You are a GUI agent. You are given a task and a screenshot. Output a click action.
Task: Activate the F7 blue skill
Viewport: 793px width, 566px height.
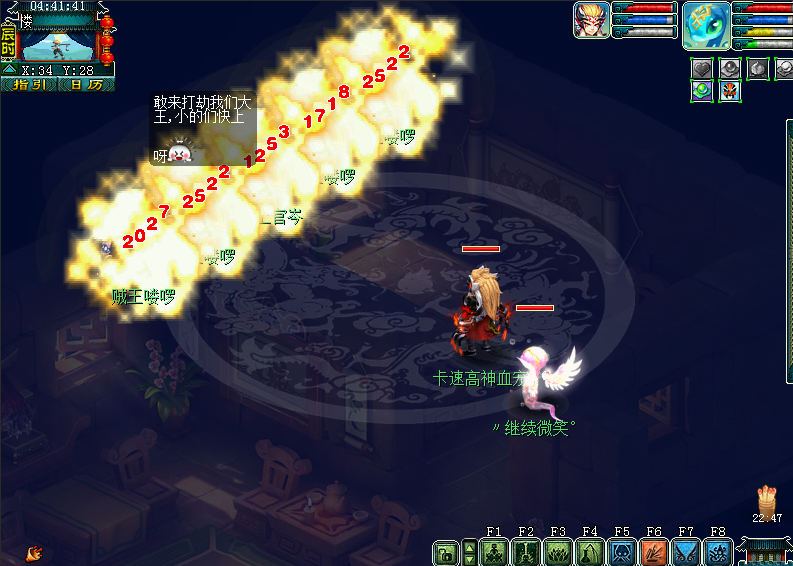point(686,552)
